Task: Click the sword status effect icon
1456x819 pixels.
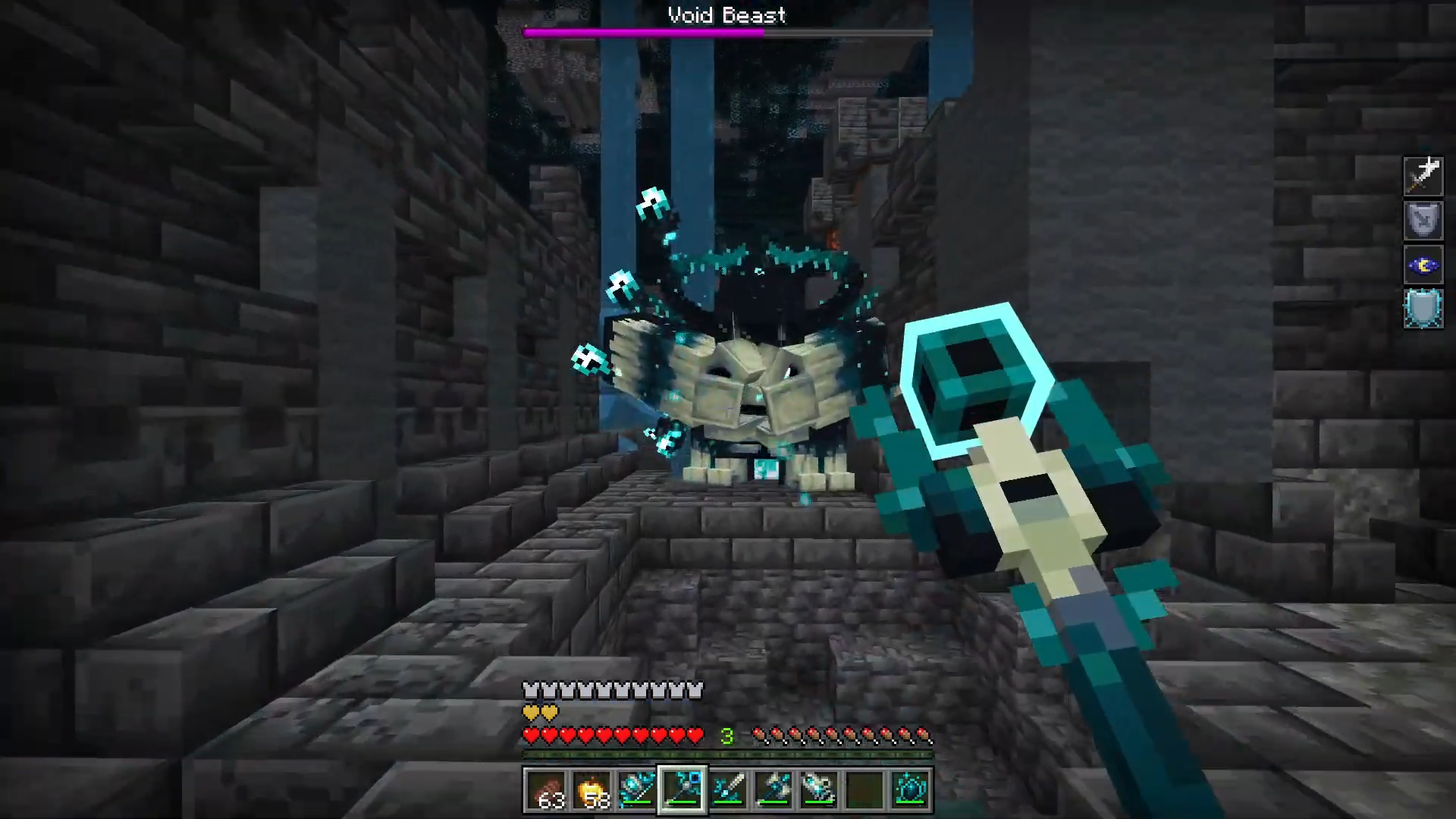Action: coord(1423,176)
